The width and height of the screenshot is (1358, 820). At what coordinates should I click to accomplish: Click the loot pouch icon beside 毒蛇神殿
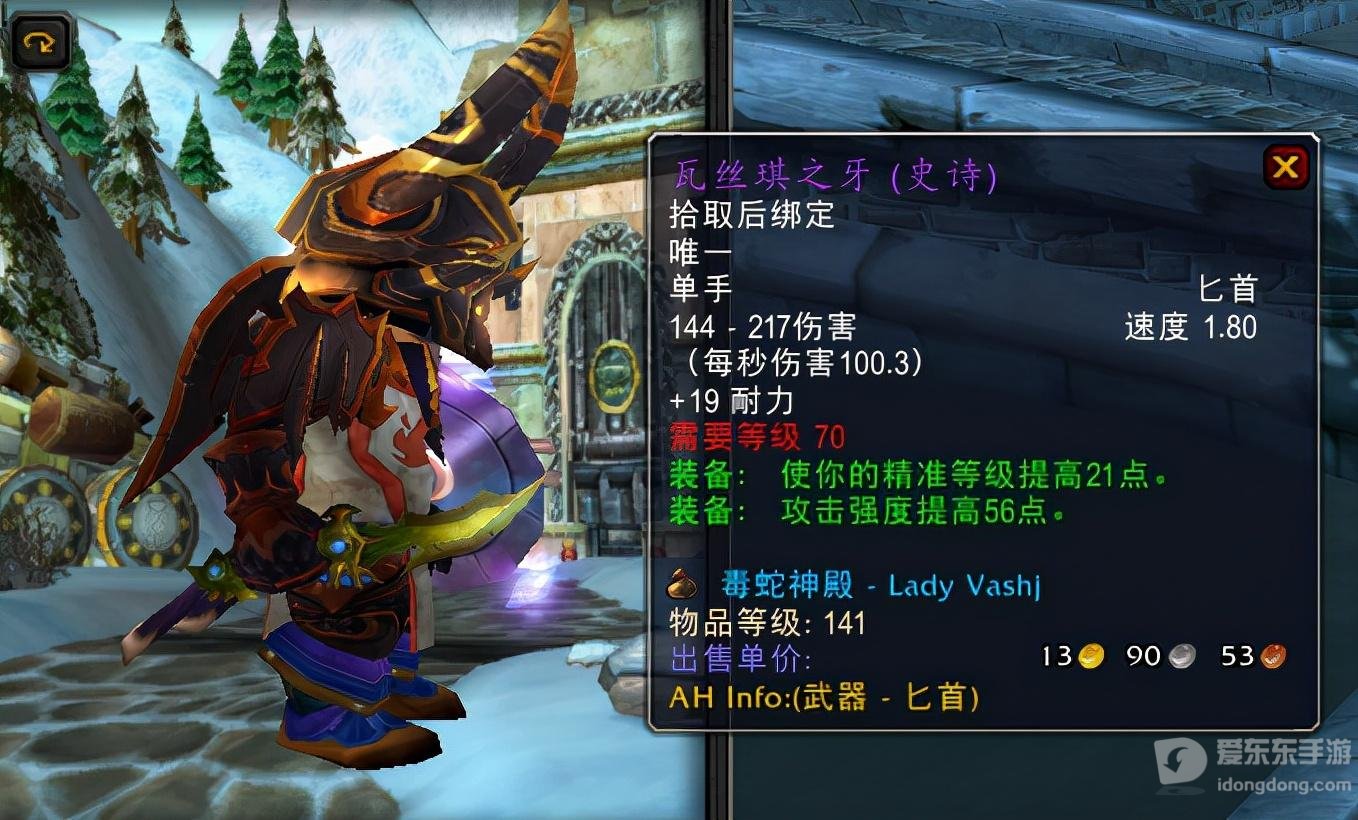[x=684, y=586]
